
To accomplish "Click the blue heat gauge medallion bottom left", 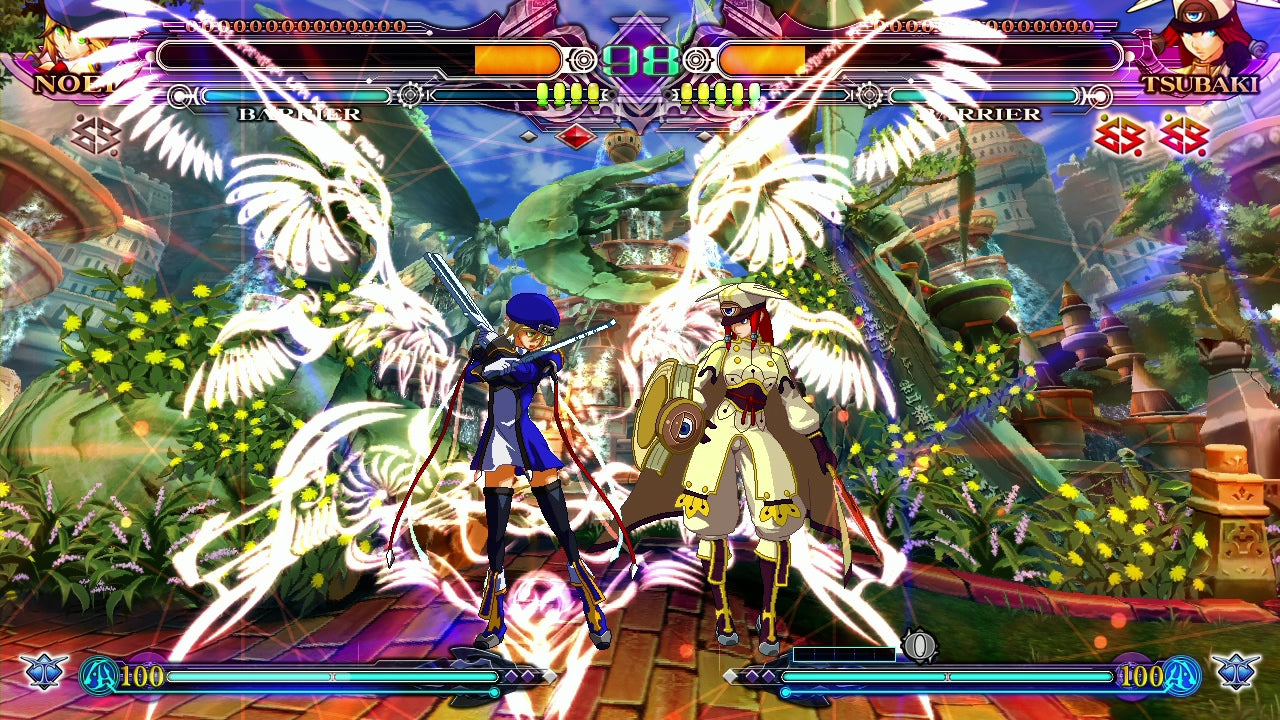I will (98, 674).
